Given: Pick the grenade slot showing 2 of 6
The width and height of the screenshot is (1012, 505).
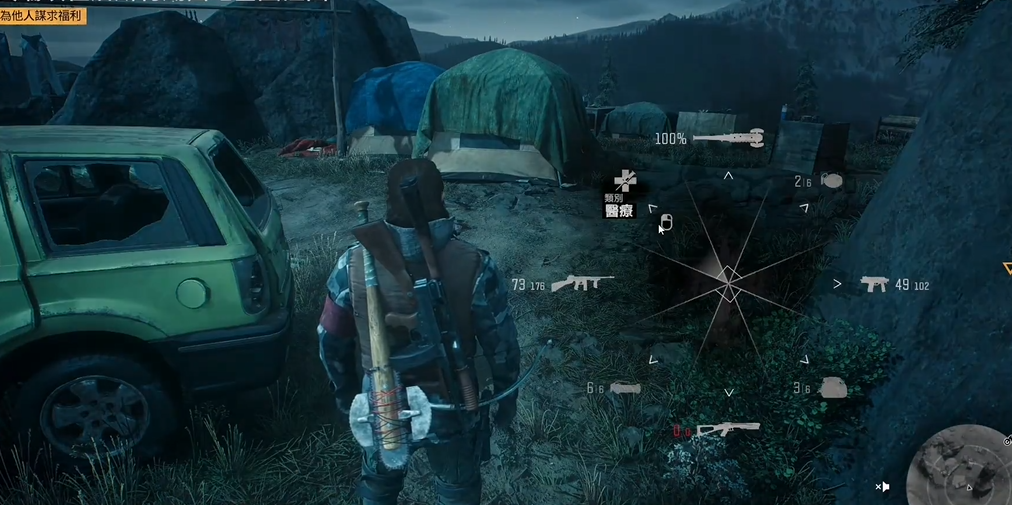Looking at the screenshot, I should (830, 181).
